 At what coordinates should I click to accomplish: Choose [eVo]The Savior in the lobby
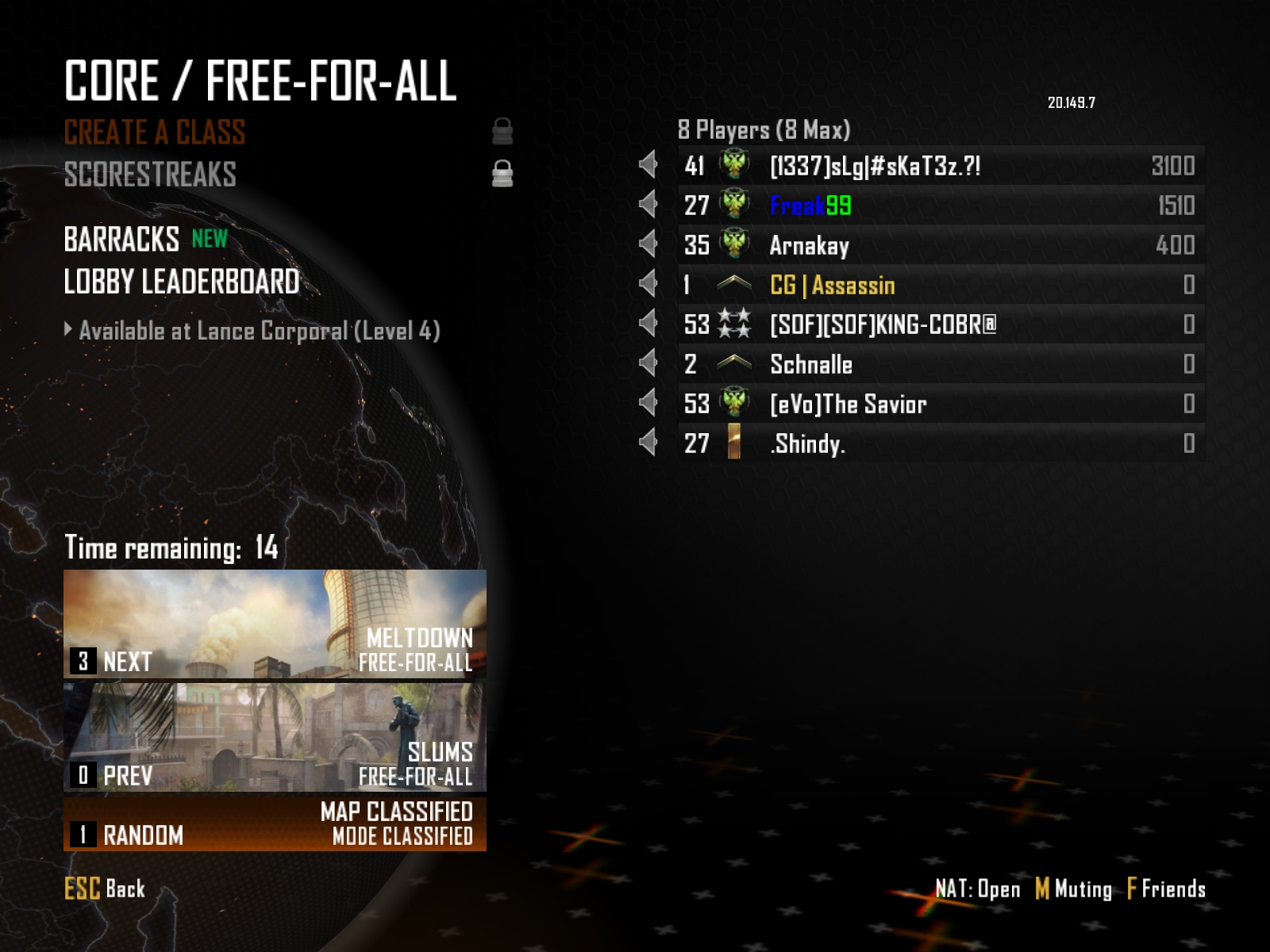[941, 404]
